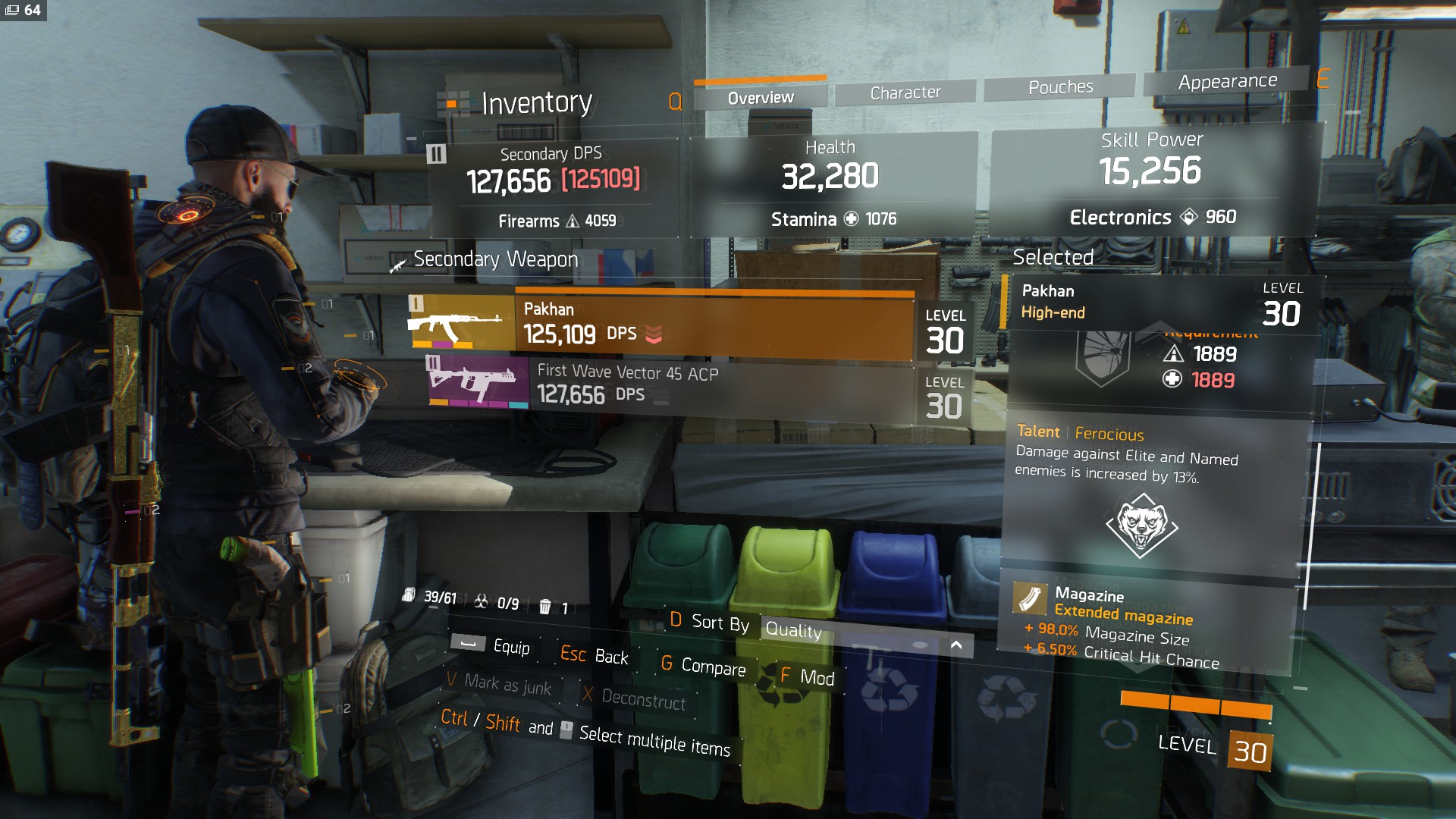Screen dimensions: 1456x819
Task: Select the Ferocious talent icon
Action: [x=1141, y=525]
